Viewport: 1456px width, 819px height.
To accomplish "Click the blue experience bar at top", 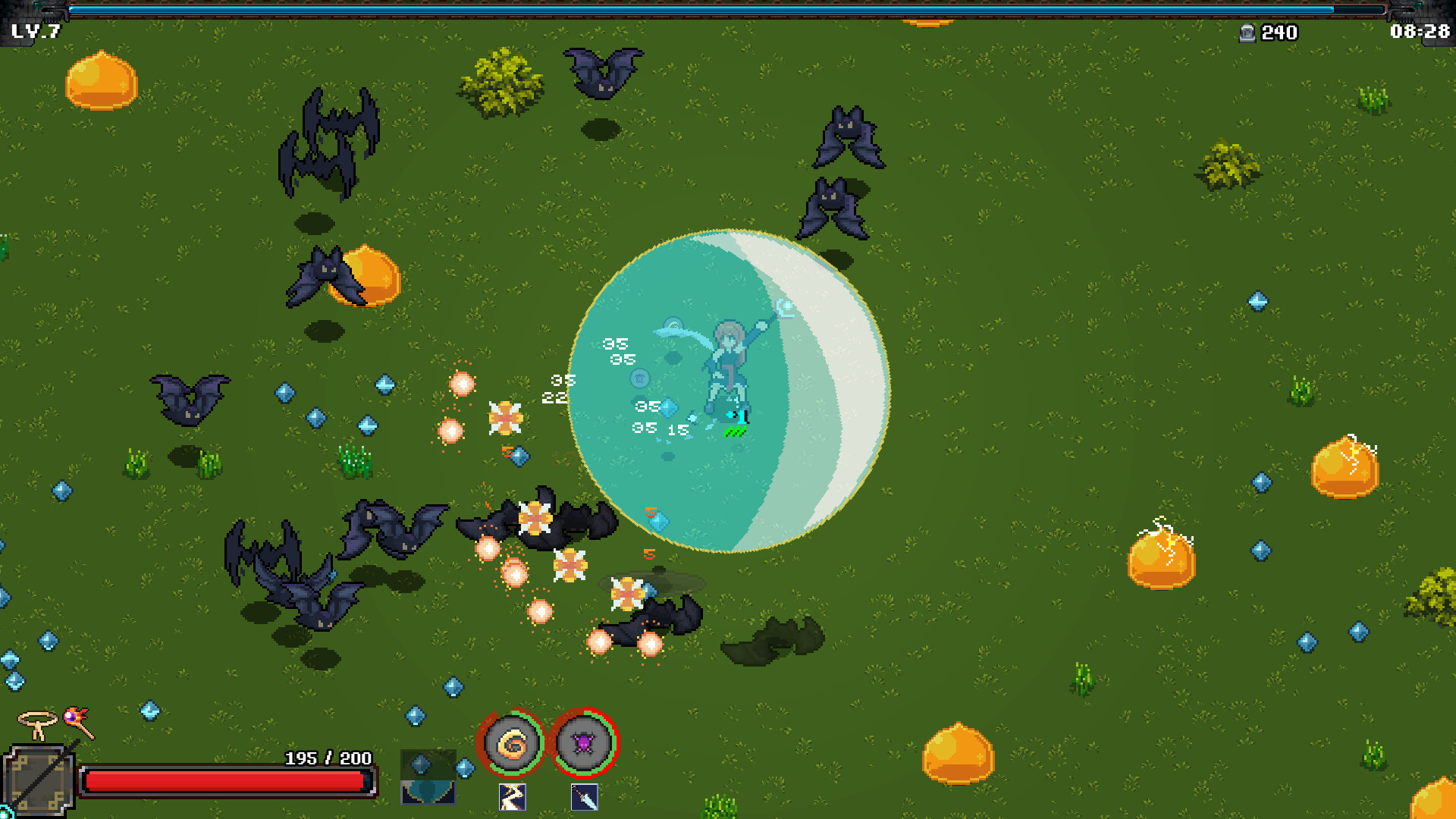I will click(x=728, y=11).
